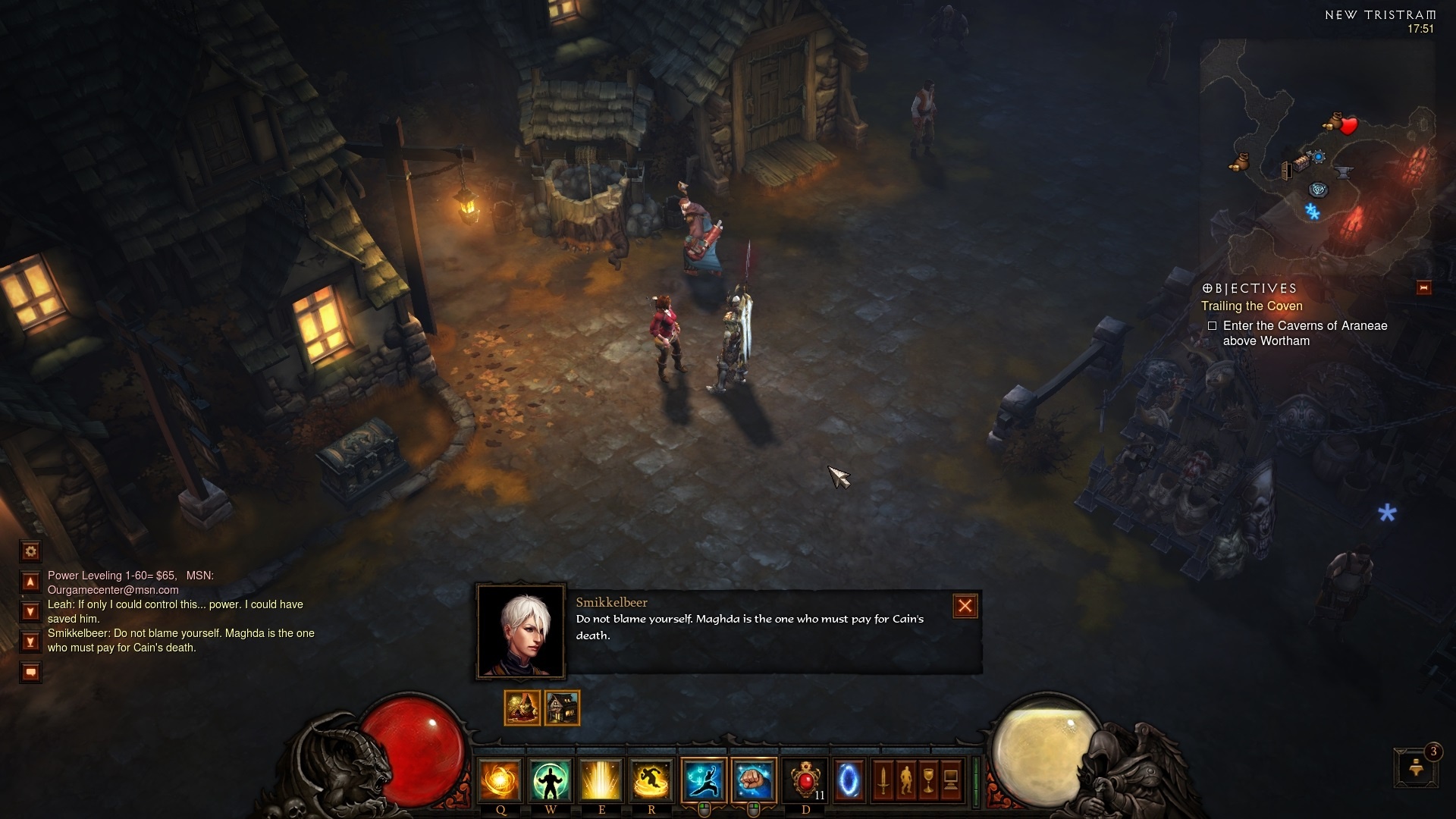Open the goblet menu button
The height and width of the screenshot is (819, 1456).
(928, 780)
